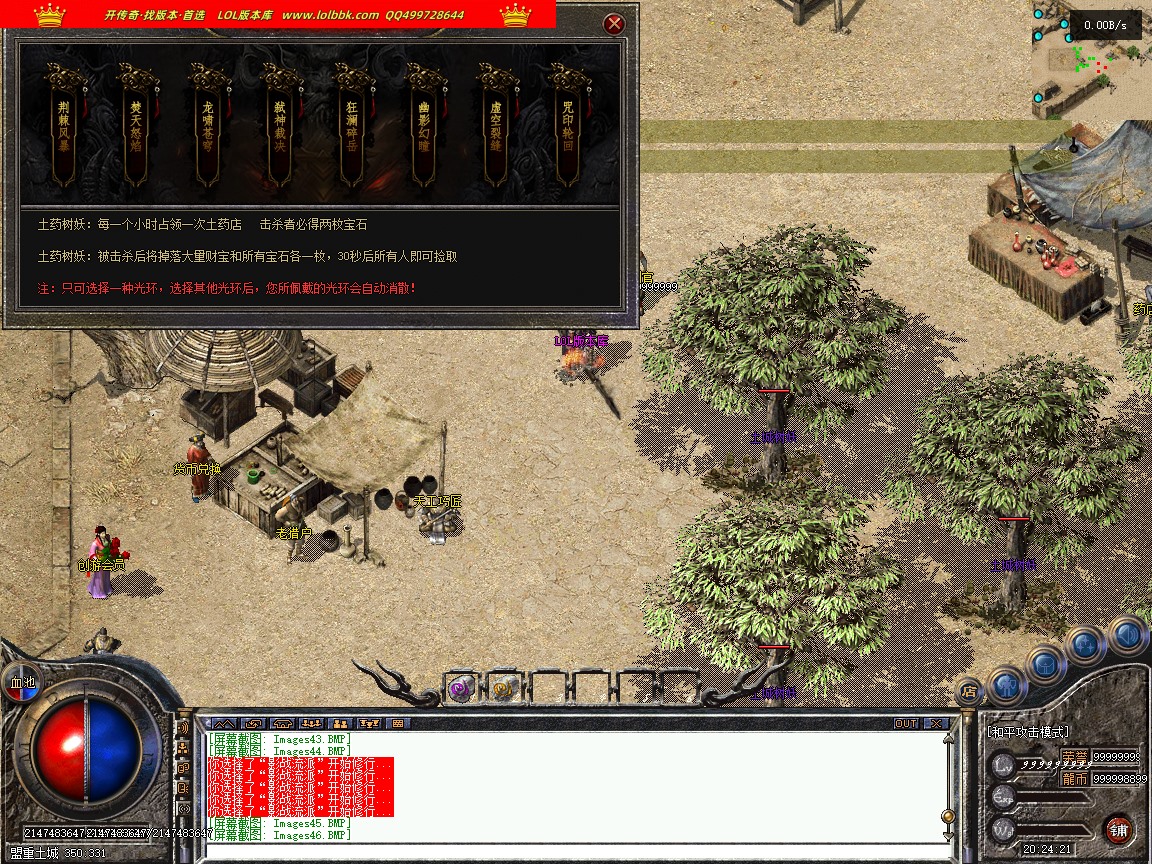Use the purple swirl stone in quickbar

coord(460,688)
